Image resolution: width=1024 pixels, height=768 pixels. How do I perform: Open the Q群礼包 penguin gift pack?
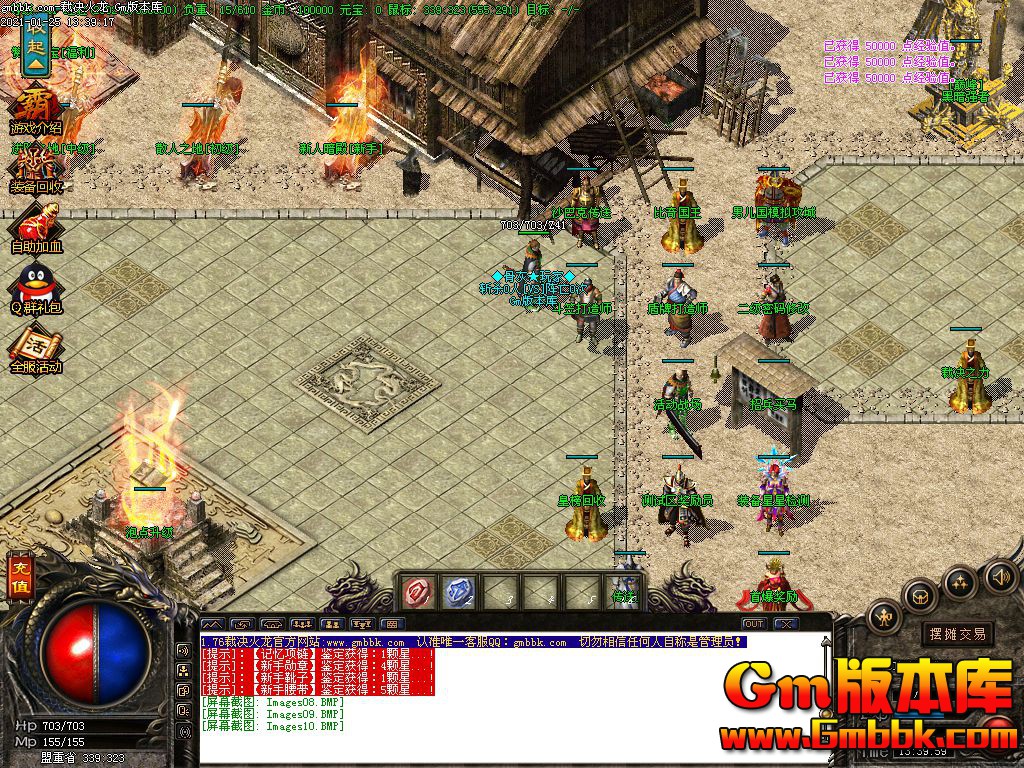click(36, 288)
